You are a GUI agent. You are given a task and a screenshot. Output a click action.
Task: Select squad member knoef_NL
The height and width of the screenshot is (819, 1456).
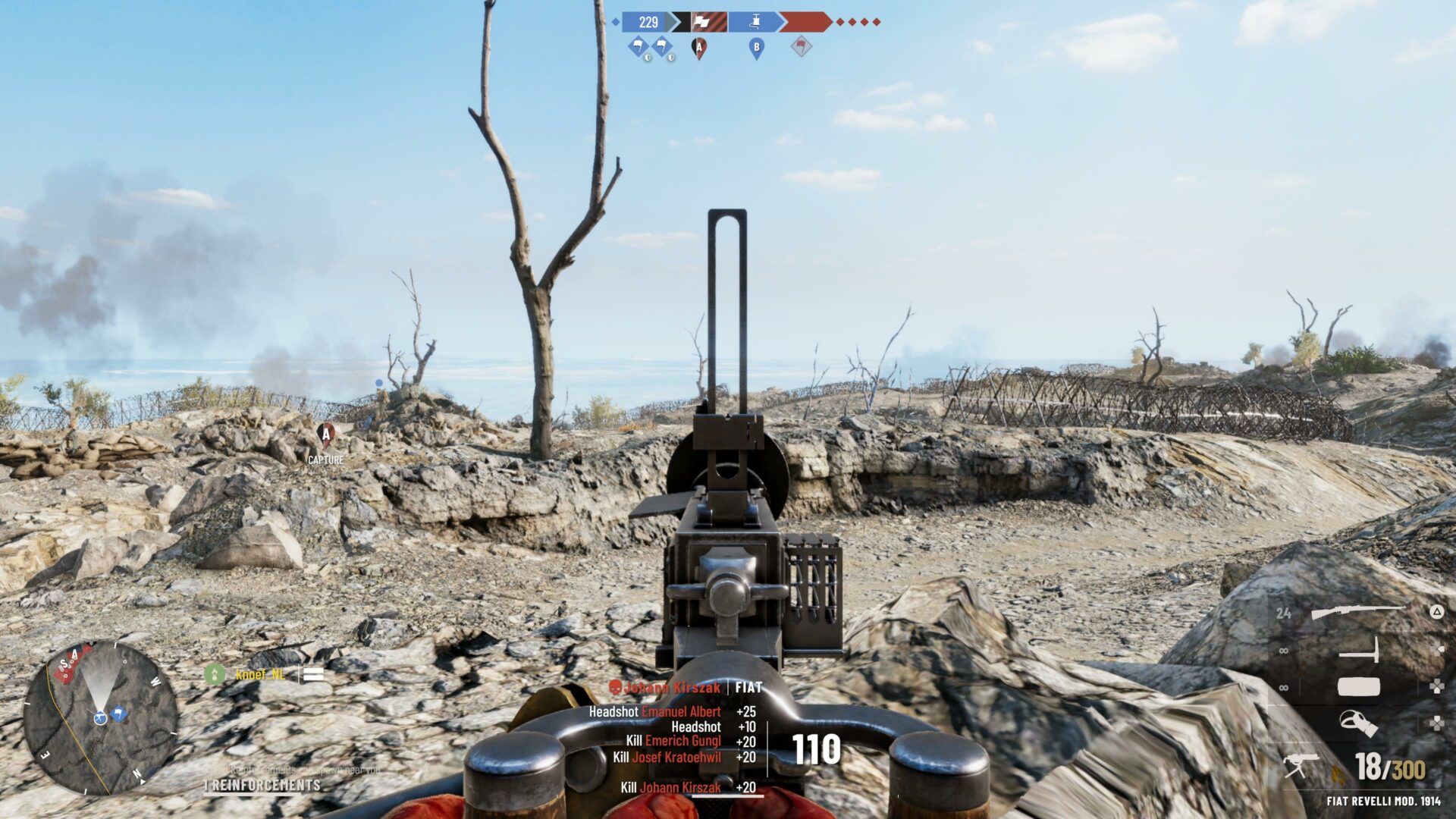tap(260, 674)
